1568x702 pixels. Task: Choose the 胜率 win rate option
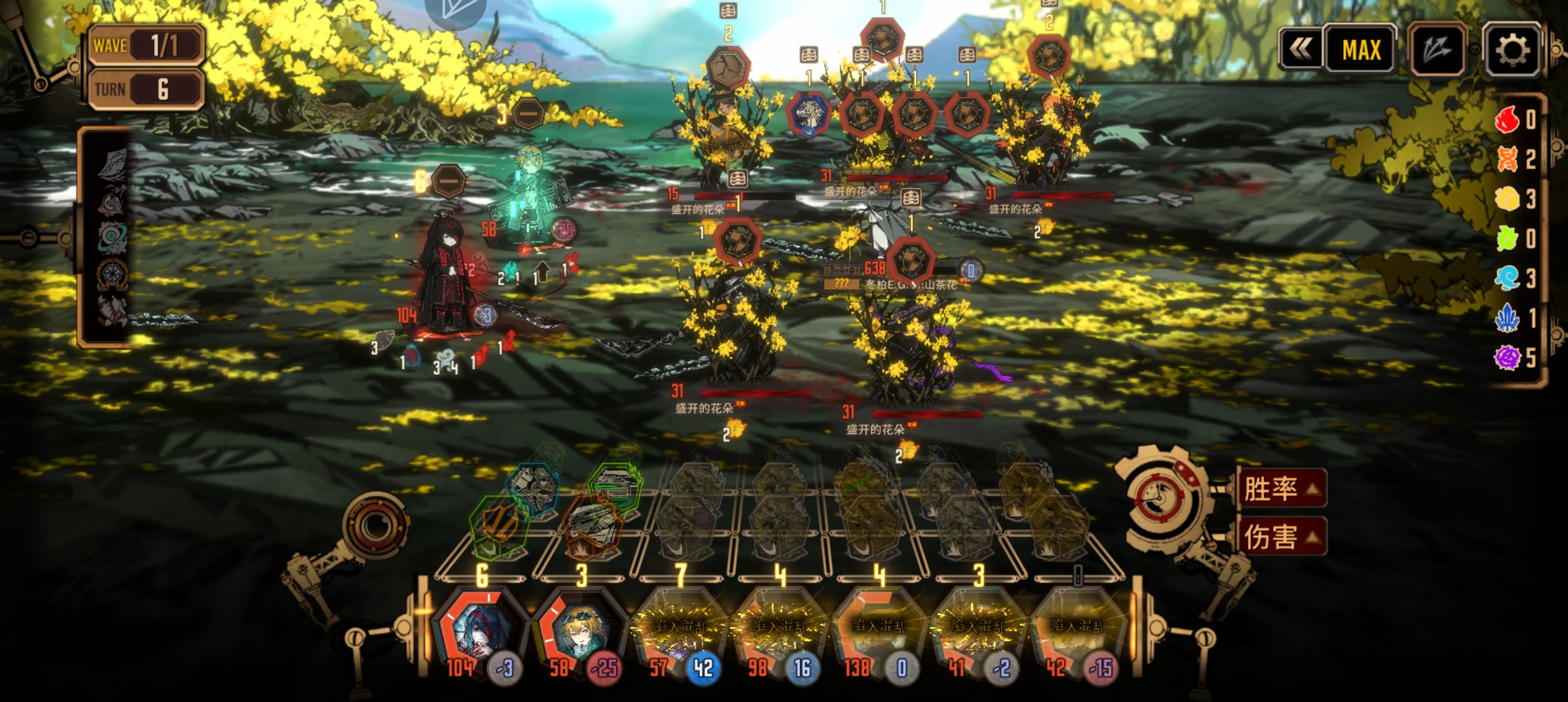pos(1279,488)
